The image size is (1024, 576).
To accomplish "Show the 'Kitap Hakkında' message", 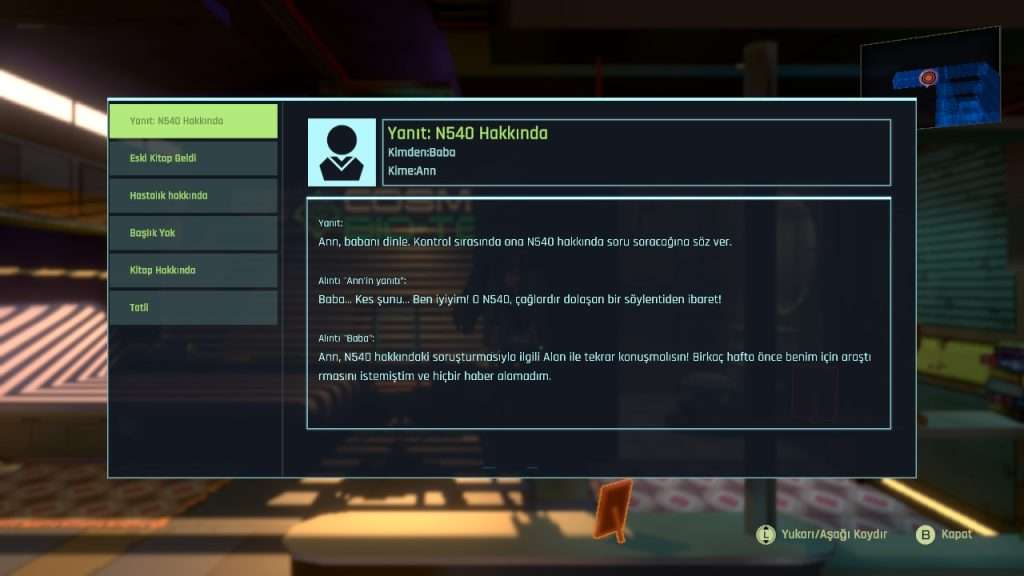I will [193, 270].
